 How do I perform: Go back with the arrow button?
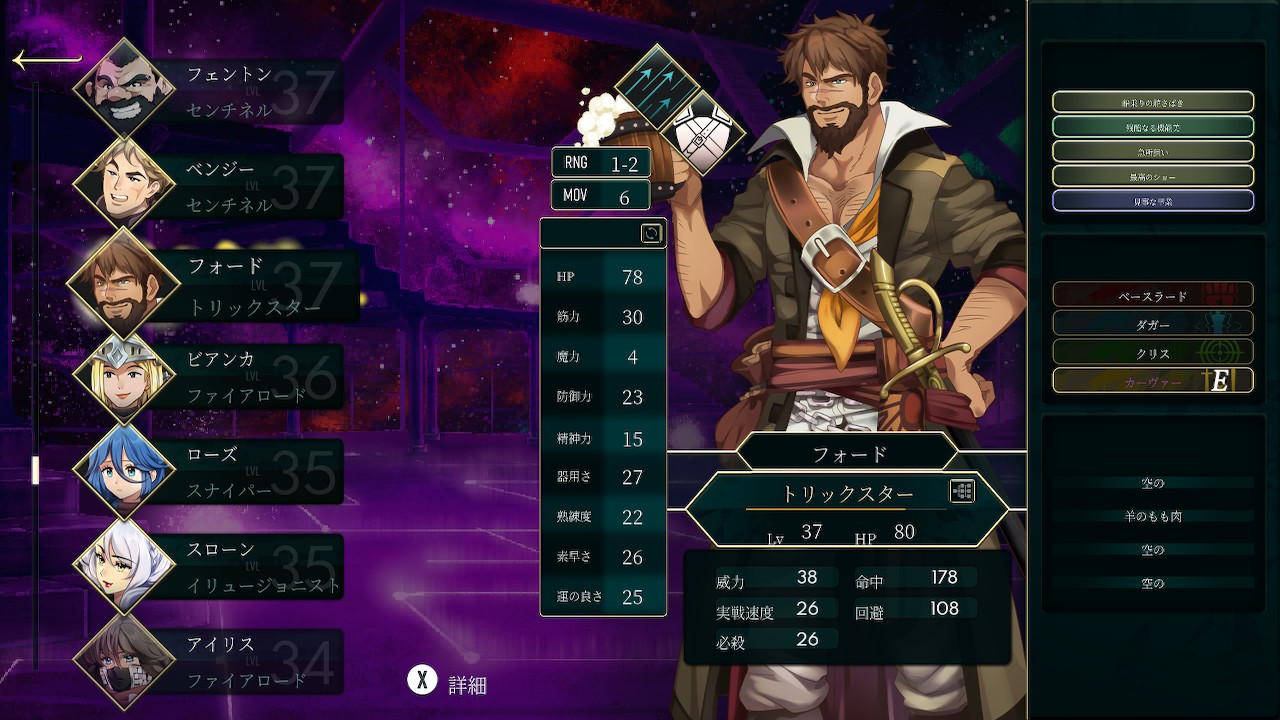46,61
